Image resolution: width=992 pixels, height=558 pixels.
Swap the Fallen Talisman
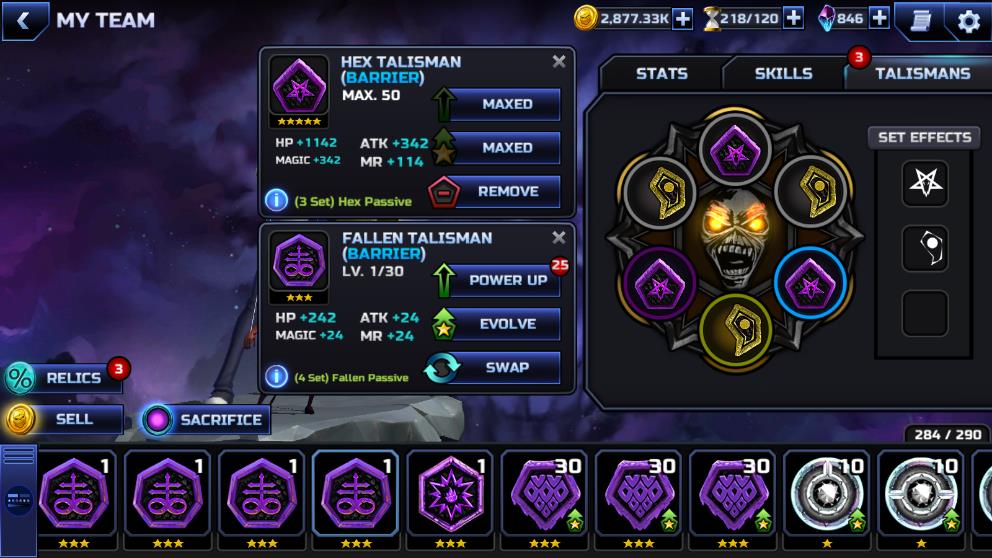[494, 367]
